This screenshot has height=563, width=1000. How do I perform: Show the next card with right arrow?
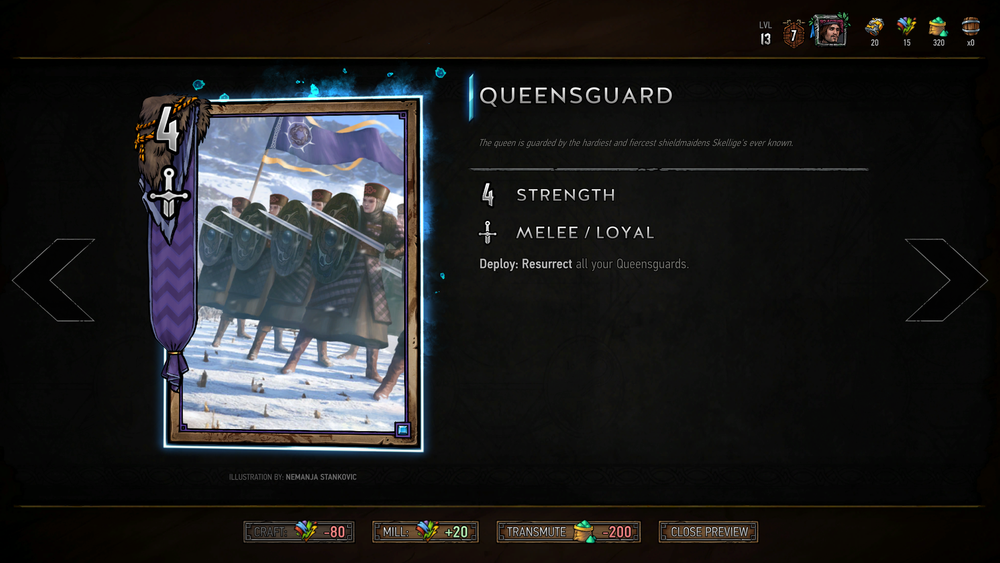[945, 280]
